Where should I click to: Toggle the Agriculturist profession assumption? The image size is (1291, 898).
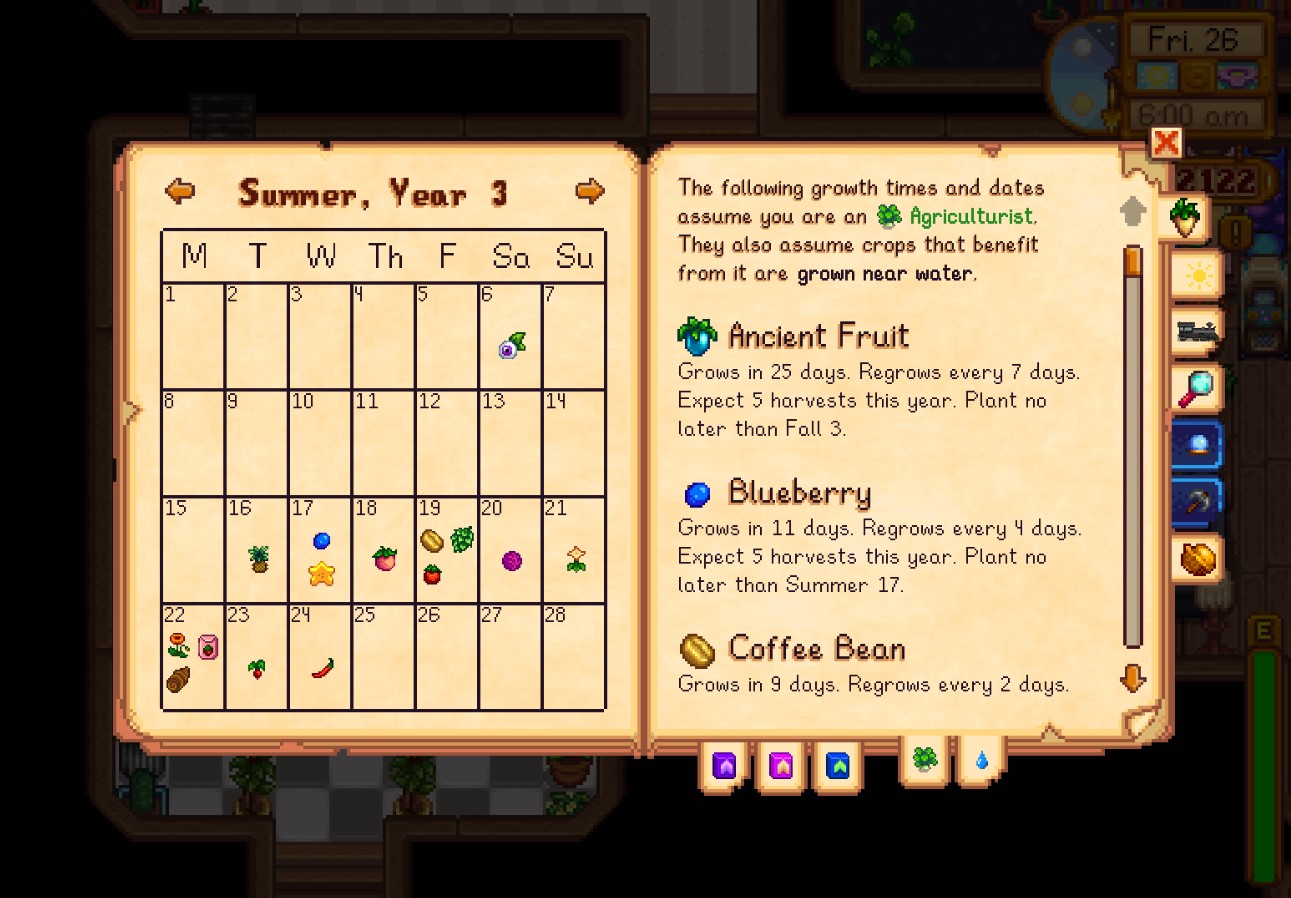[922, 762]
